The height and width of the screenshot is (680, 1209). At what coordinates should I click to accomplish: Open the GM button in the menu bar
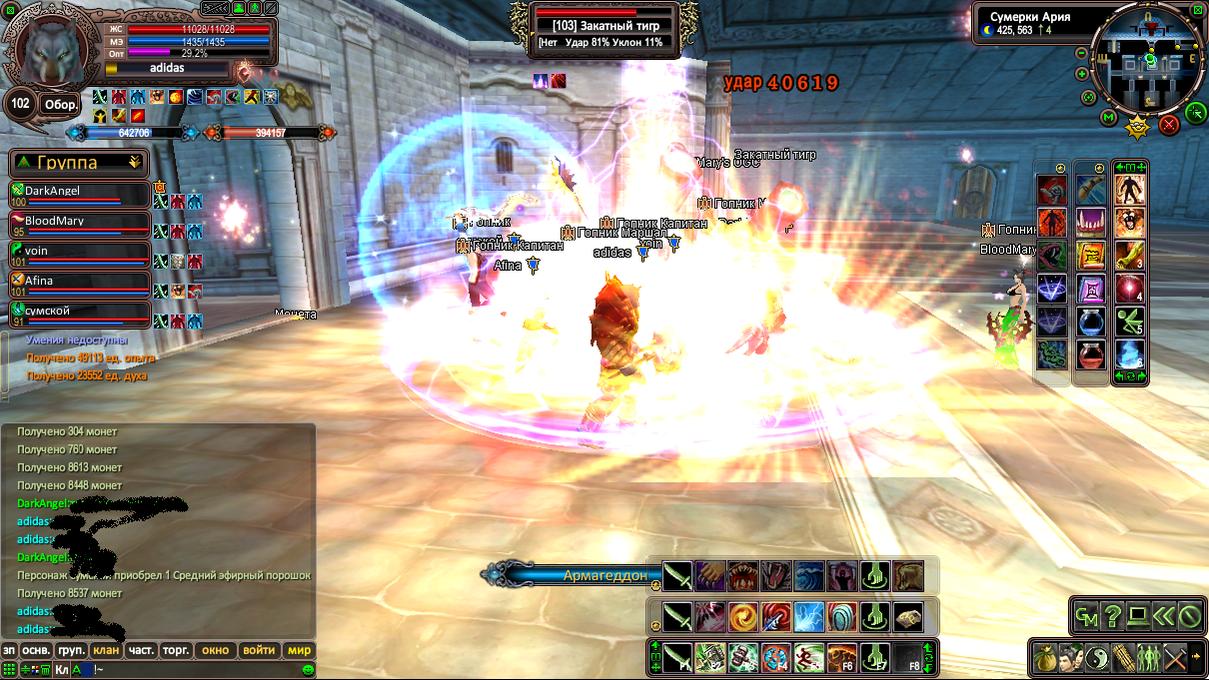click(x=1086, y=617)
